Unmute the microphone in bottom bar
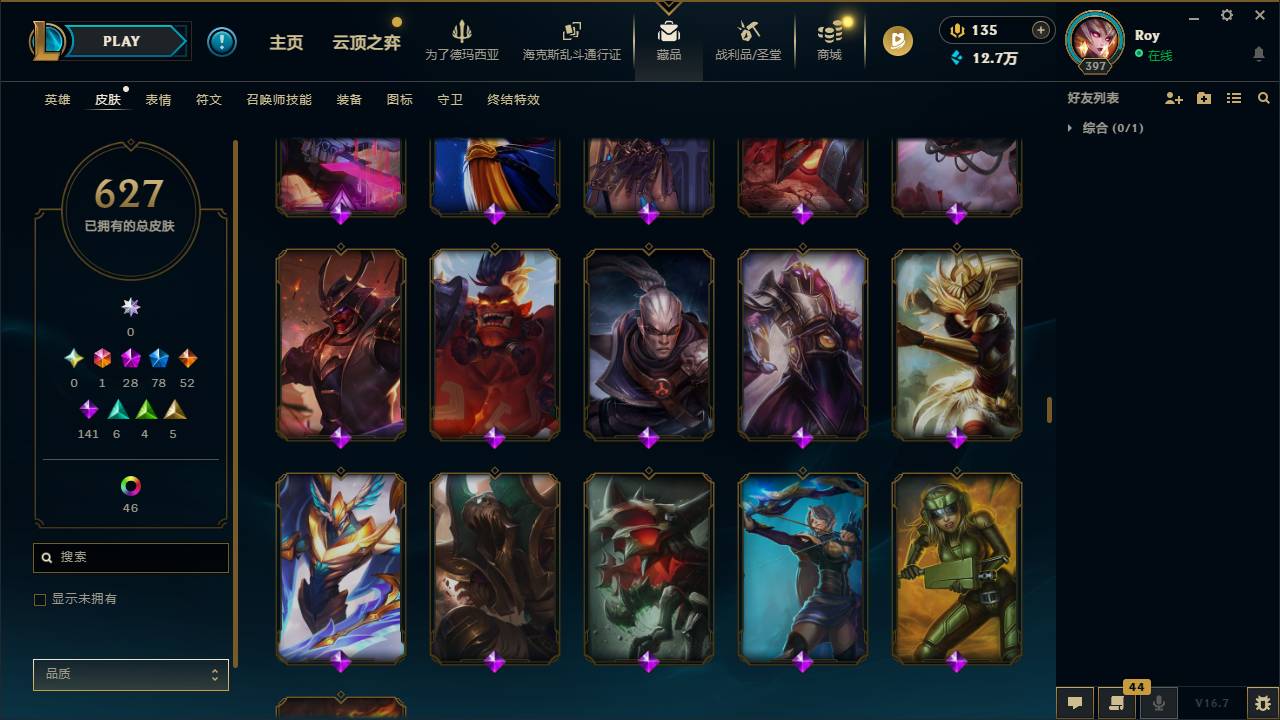The height and width of the screenshot is (720, 1280). click(1158, 702)
